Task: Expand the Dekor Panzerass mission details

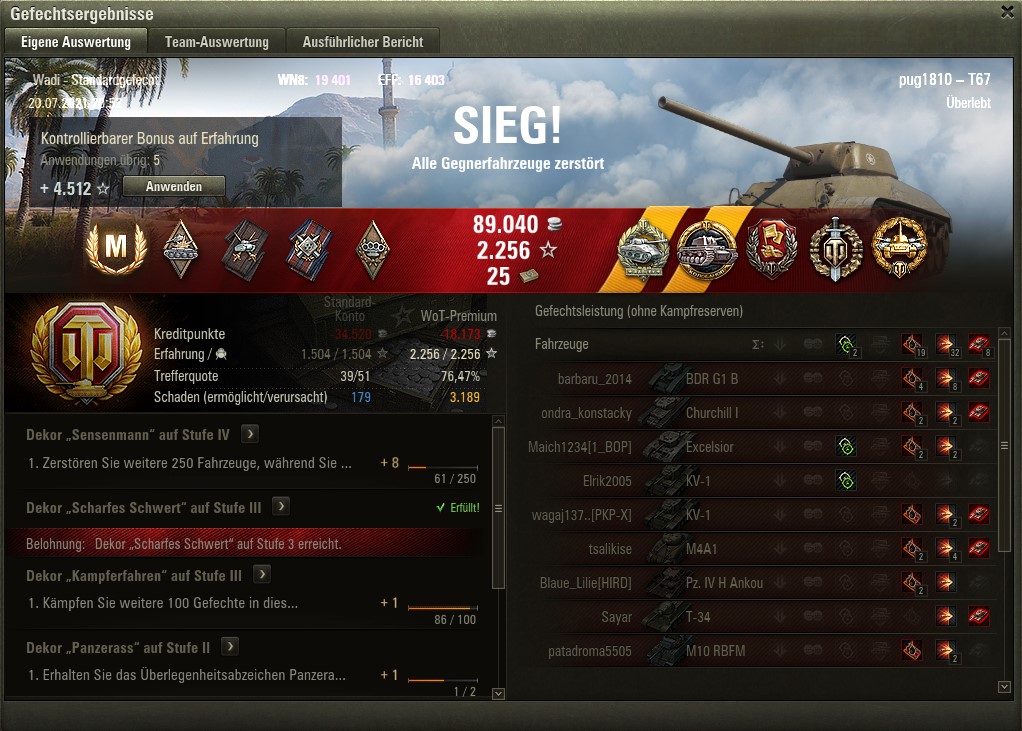Action: pyautogui.click(x=229, y=646)
